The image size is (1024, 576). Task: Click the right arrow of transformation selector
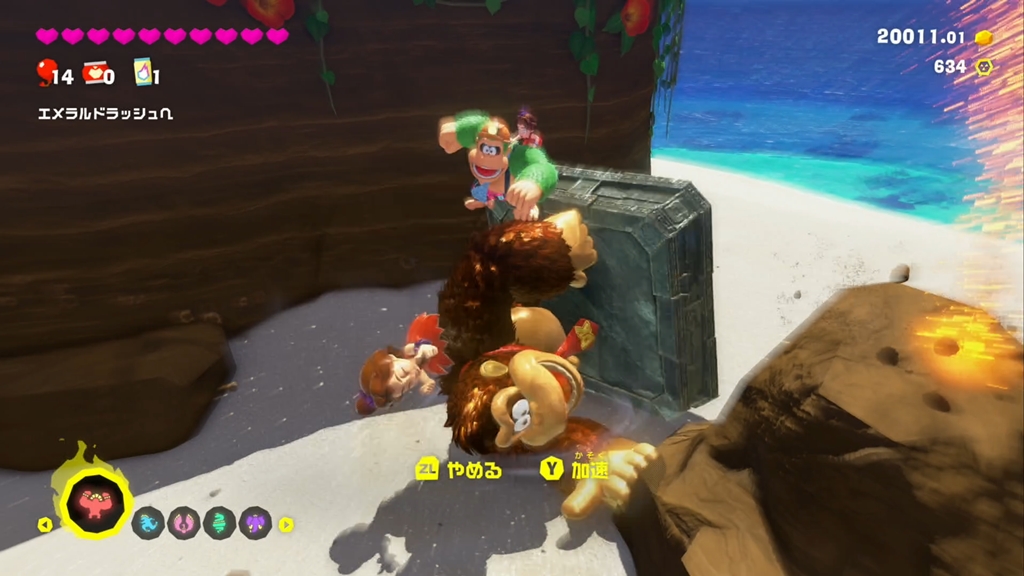[287, 524]
